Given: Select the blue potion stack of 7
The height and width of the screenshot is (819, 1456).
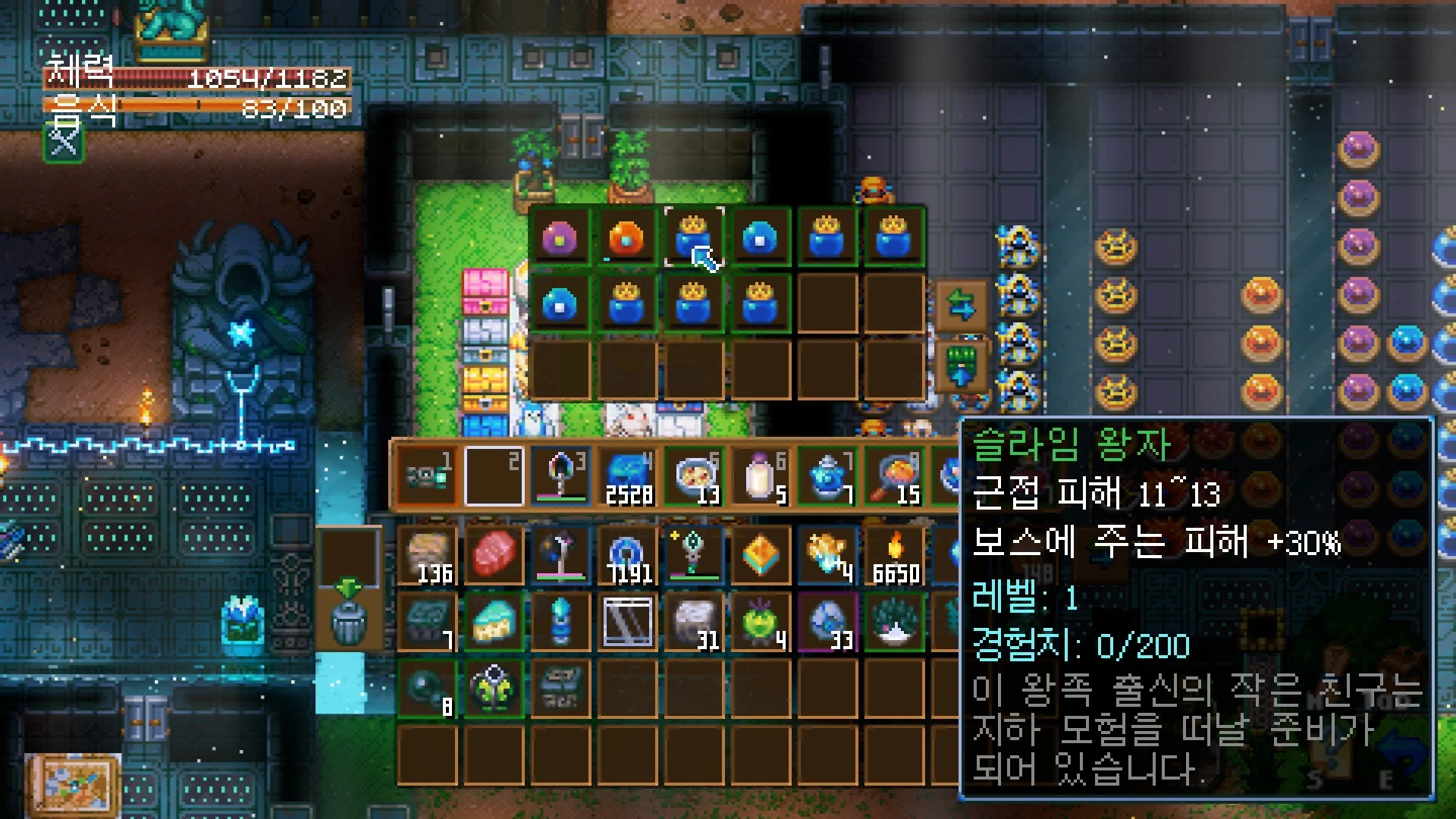Looking at the screenshot, I should [x=827, y=478].
